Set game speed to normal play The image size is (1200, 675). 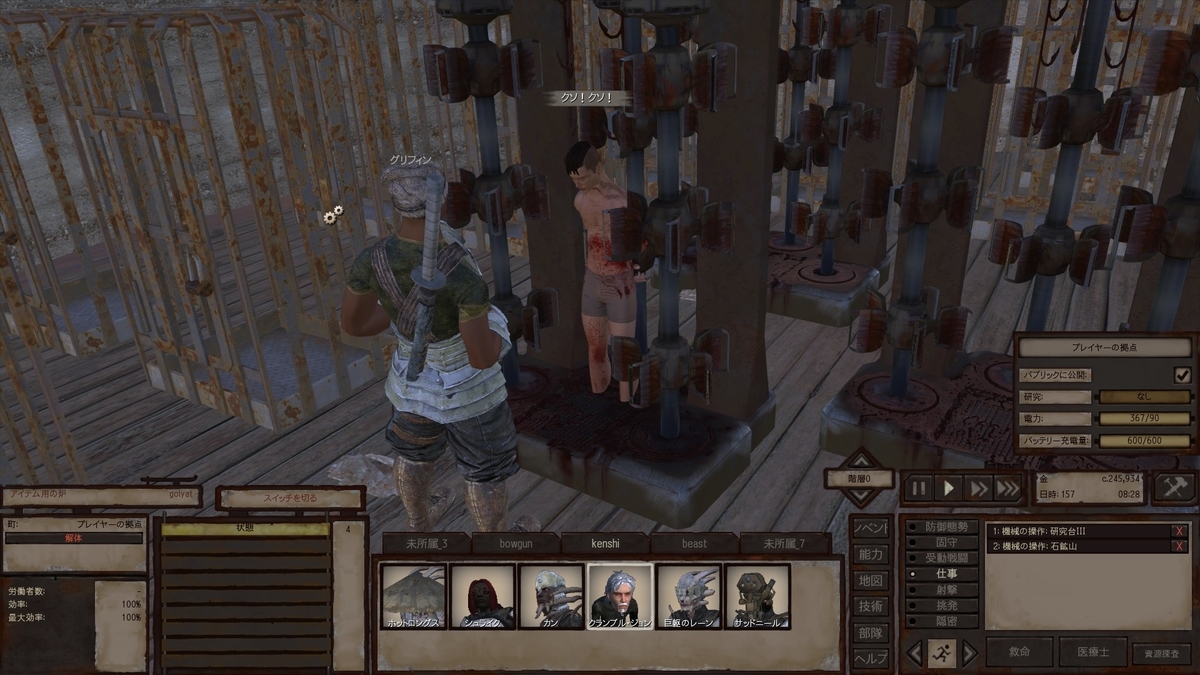point(948,488)
